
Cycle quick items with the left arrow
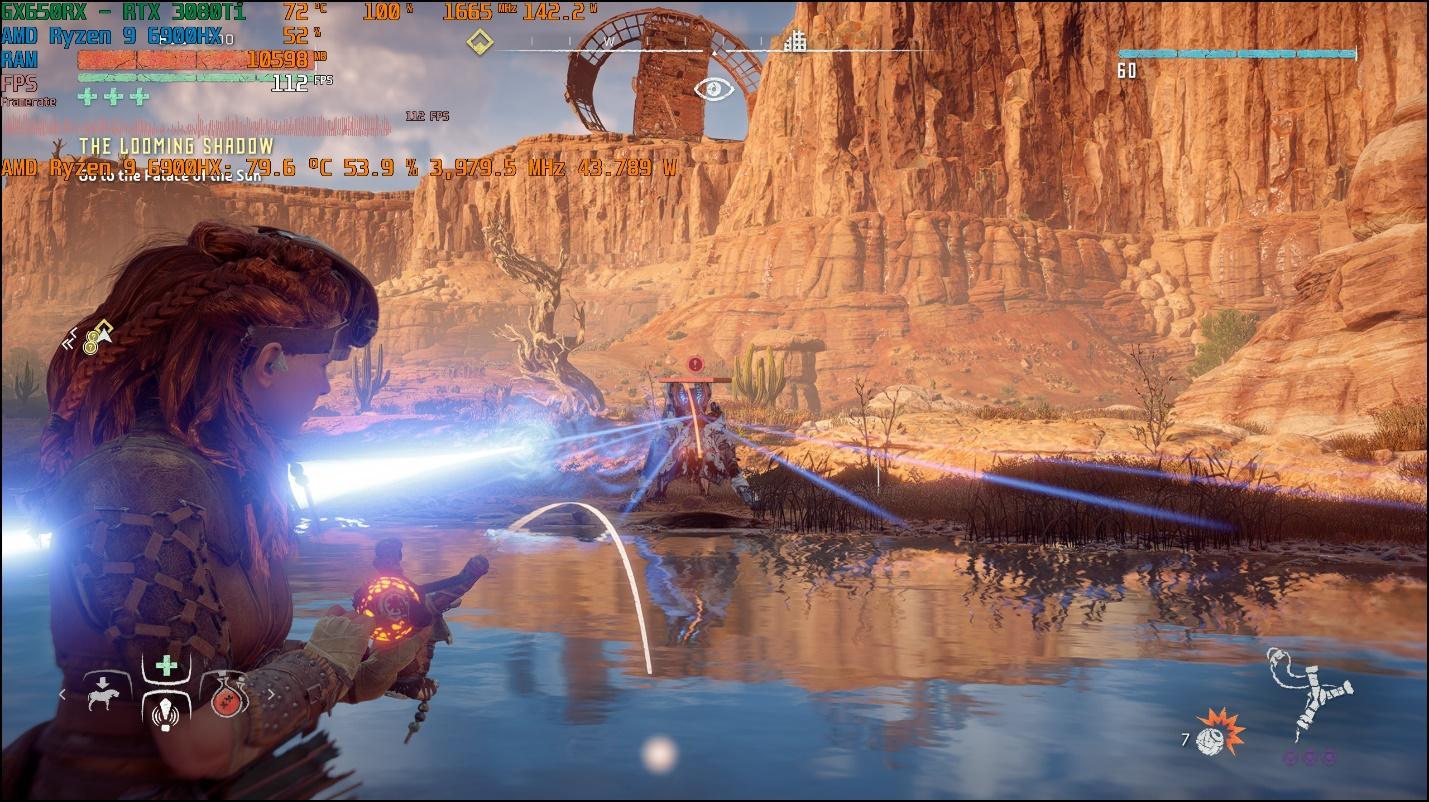pos(62,694)
